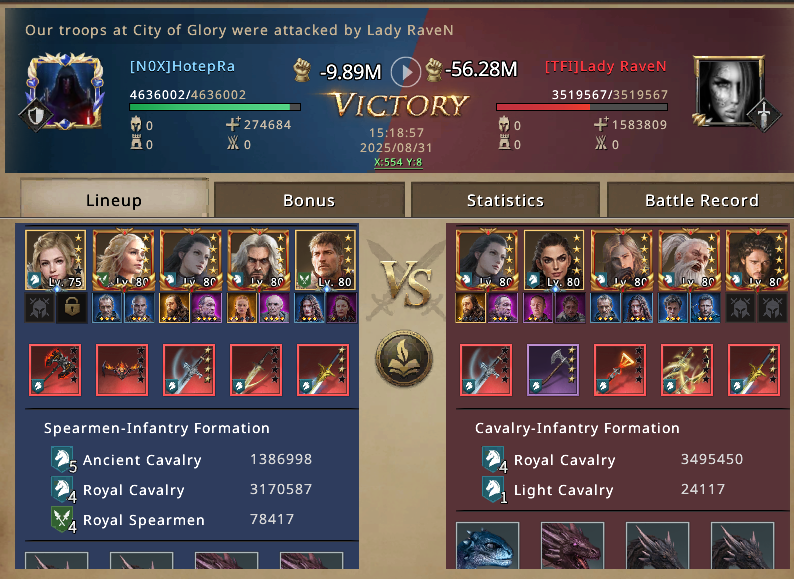Inspect the golden bow equipment slot
The height and width of the screenshot is (579, 794).
[686, 370]
